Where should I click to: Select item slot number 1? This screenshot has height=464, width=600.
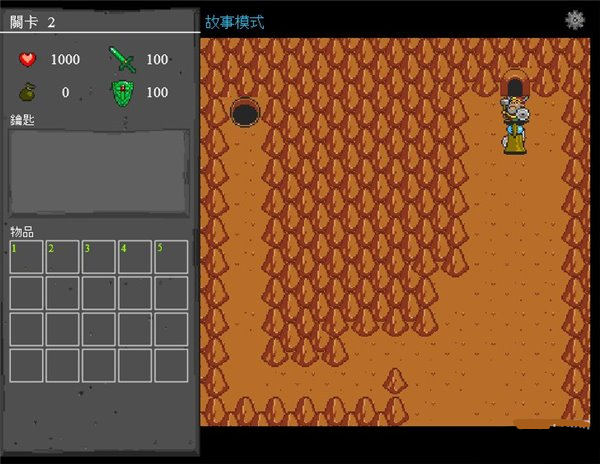[x=27, y=257]
